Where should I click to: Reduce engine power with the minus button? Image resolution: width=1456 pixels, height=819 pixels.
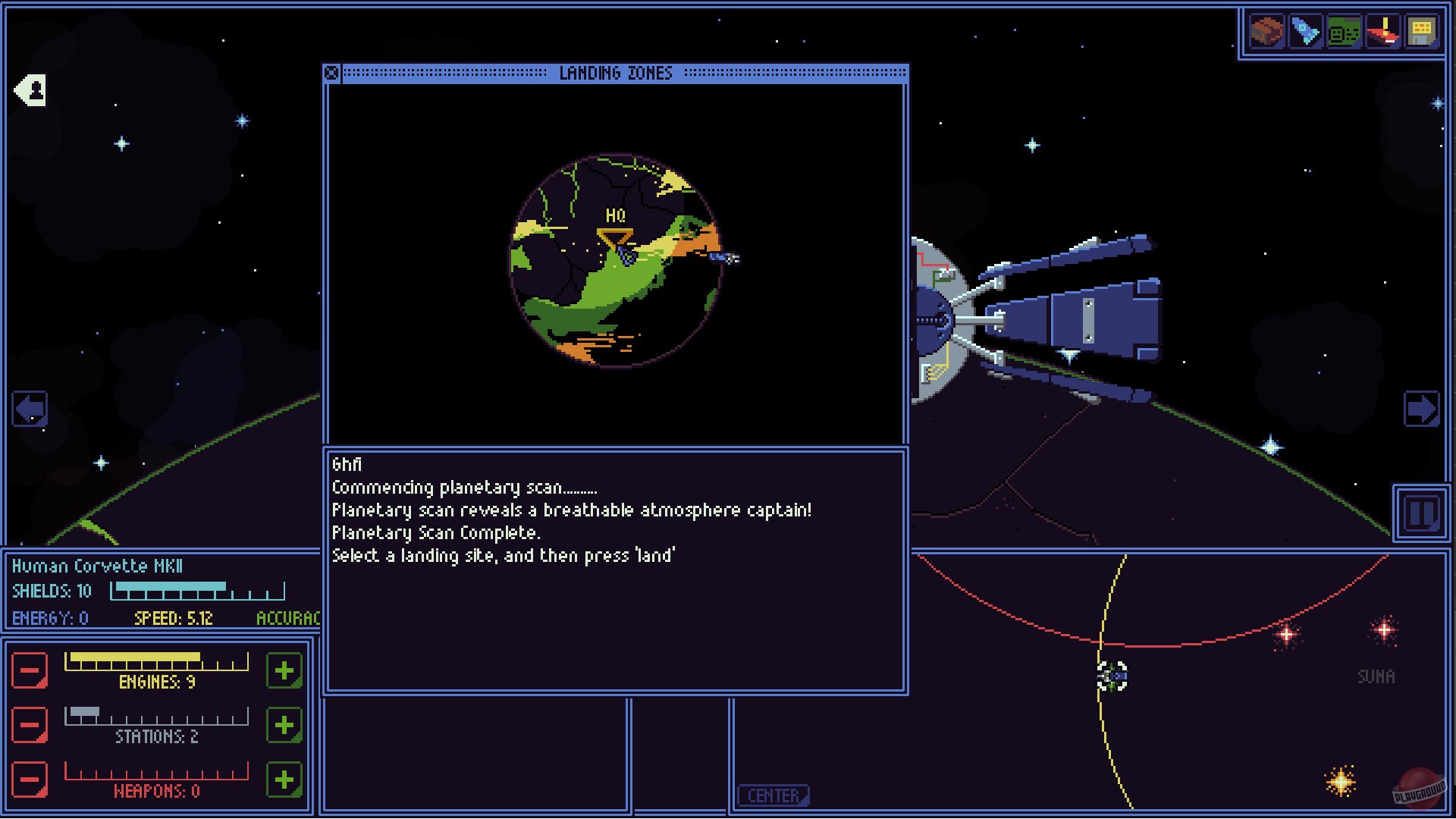(30, 670)
